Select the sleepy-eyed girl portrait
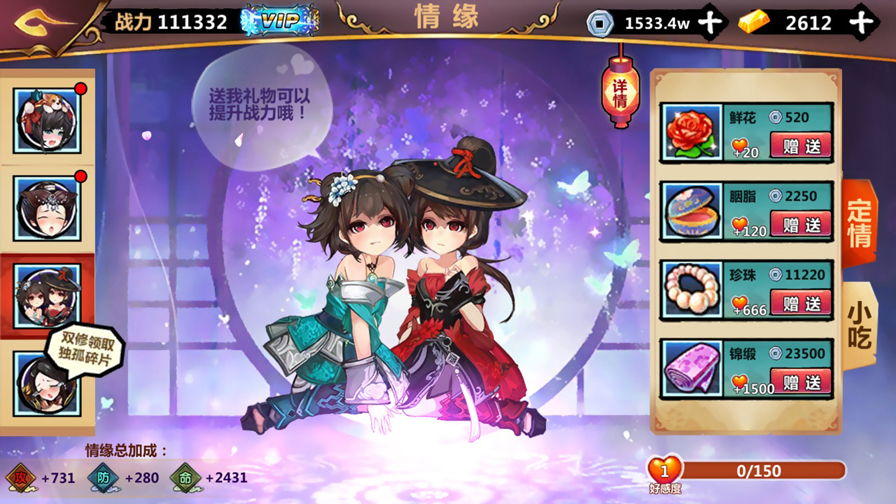 pos(47,208)
